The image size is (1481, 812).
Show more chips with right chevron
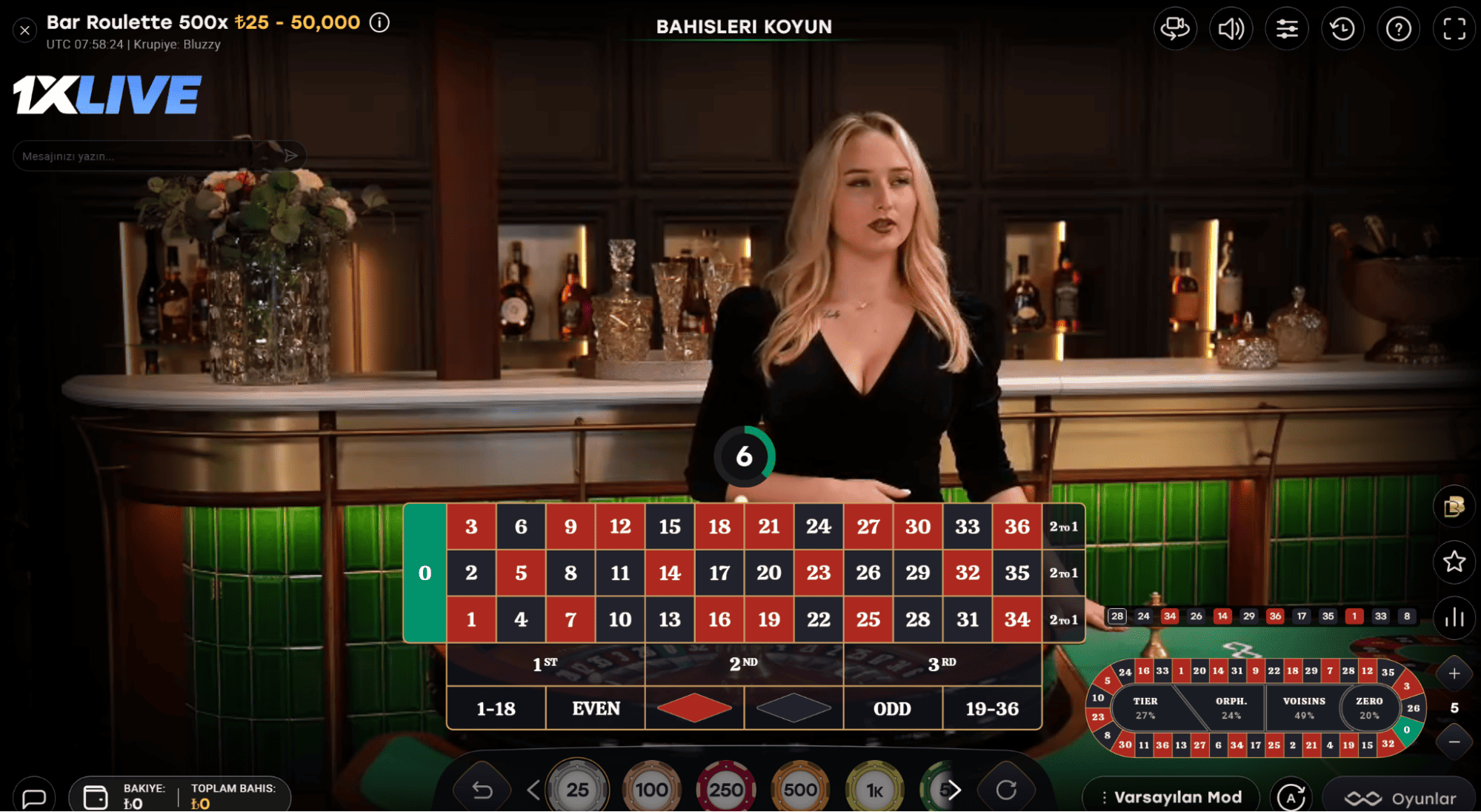[x=954, y=790]
